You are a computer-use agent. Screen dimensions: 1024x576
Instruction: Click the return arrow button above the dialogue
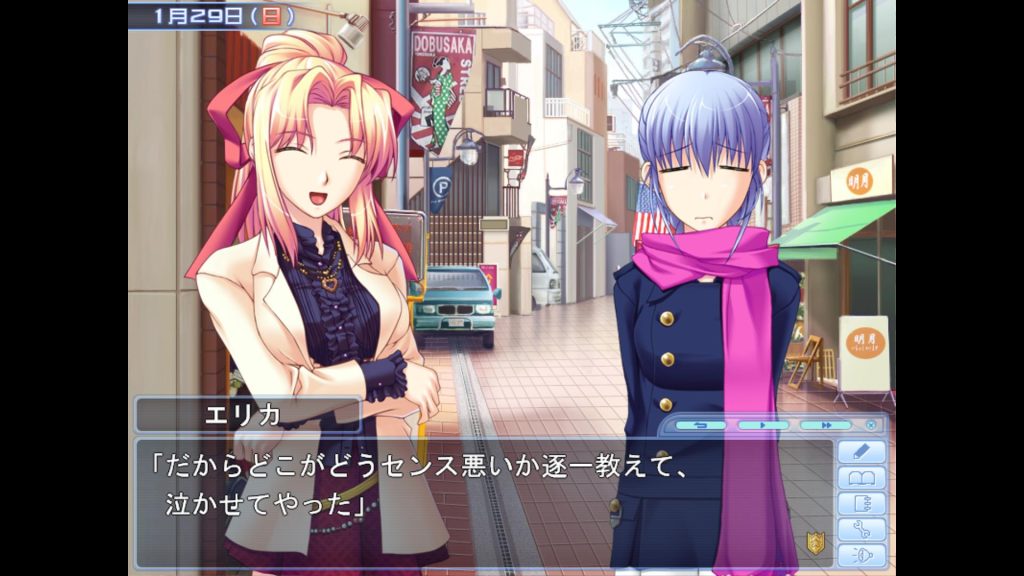click(700, 425)
